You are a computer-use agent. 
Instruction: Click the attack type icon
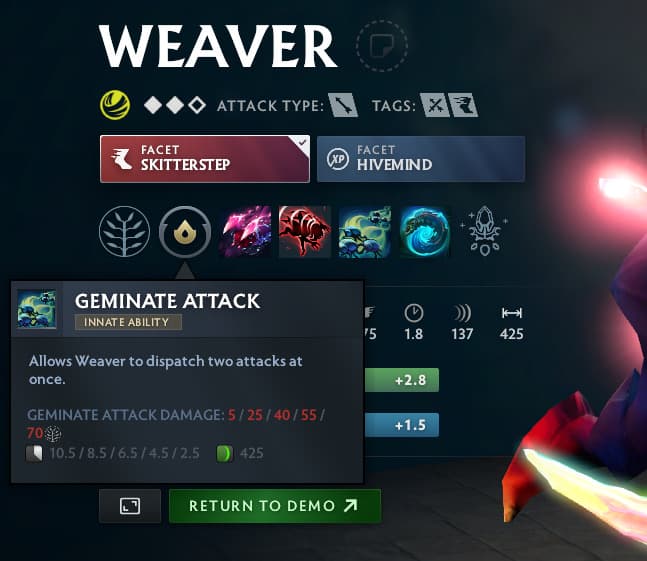pos(344,104)
